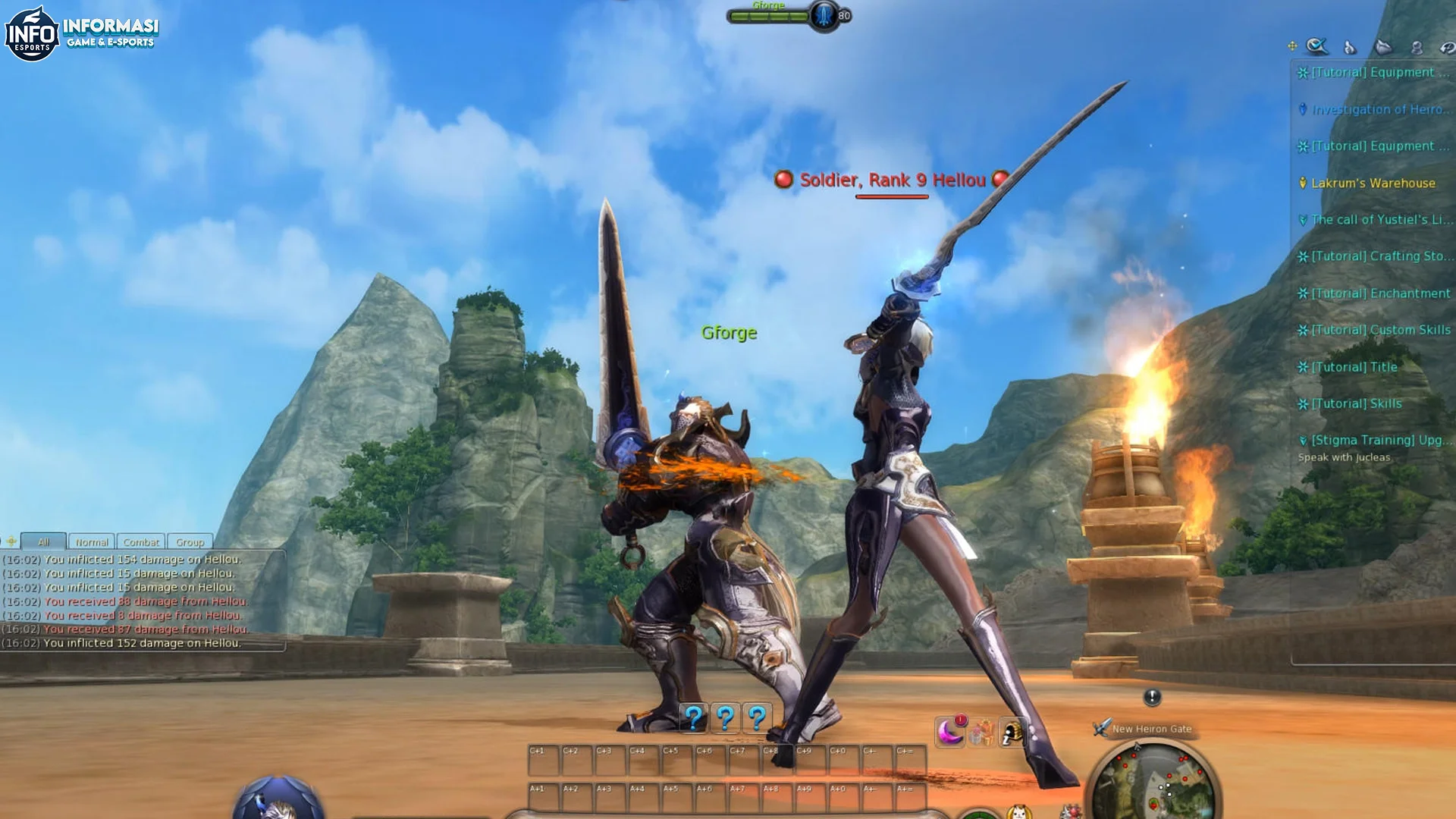The height and width of the screenshot is (819, 1456).
Task: Select the Normal chat tab
Action: coord(92,542)
